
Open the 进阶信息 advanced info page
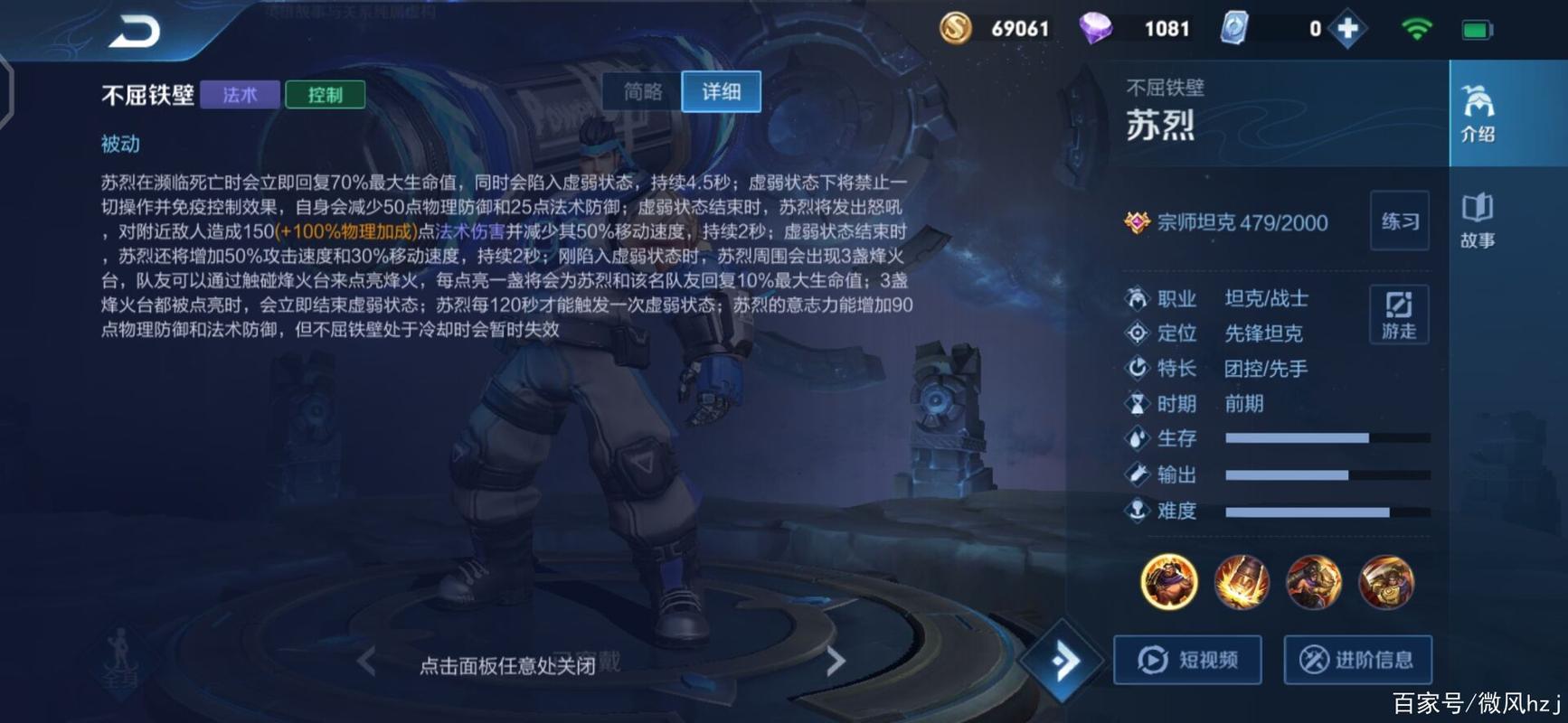click(x=1356, y=660)
